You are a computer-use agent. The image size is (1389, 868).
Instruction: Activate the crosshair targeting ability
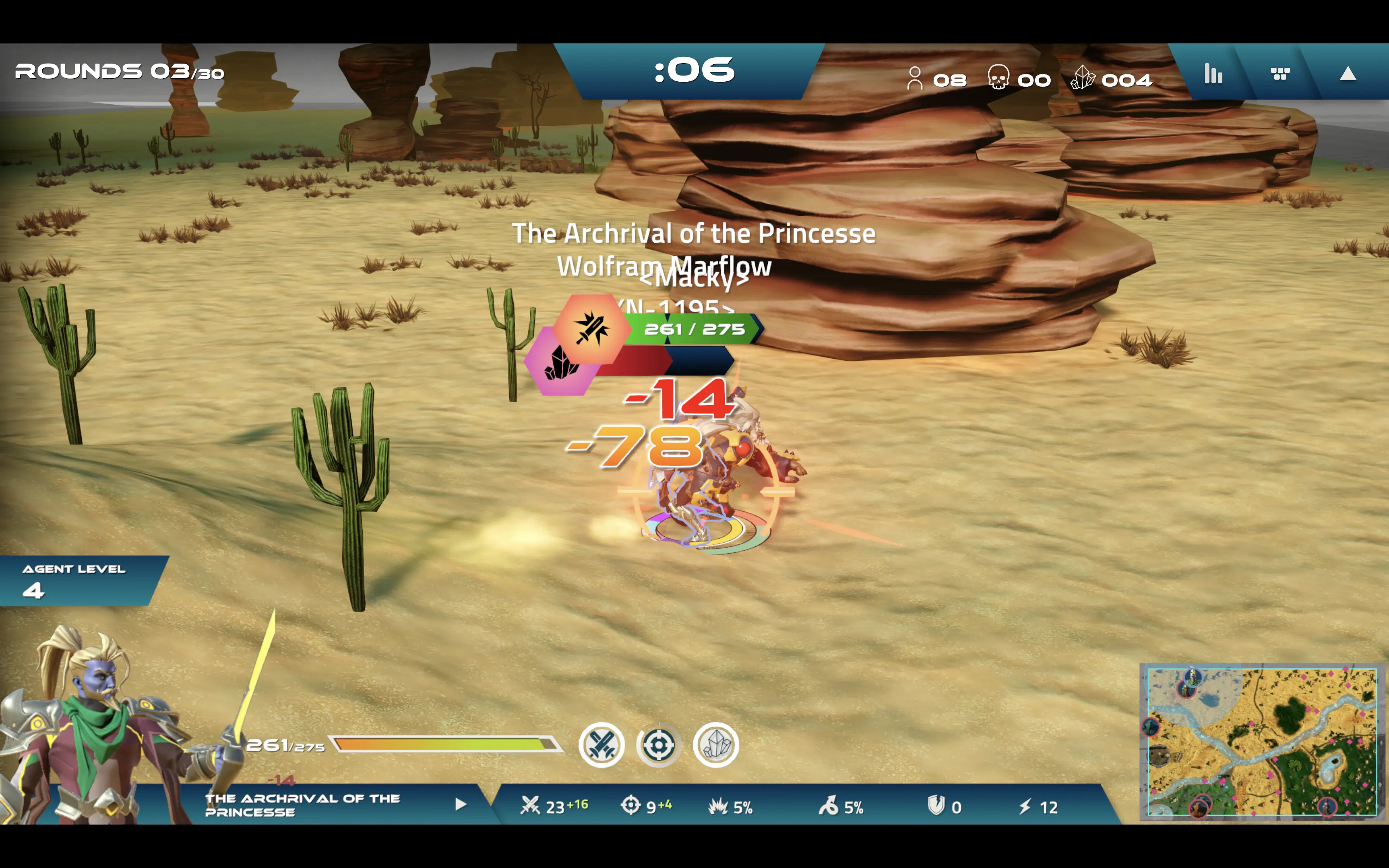click(658, 745)
